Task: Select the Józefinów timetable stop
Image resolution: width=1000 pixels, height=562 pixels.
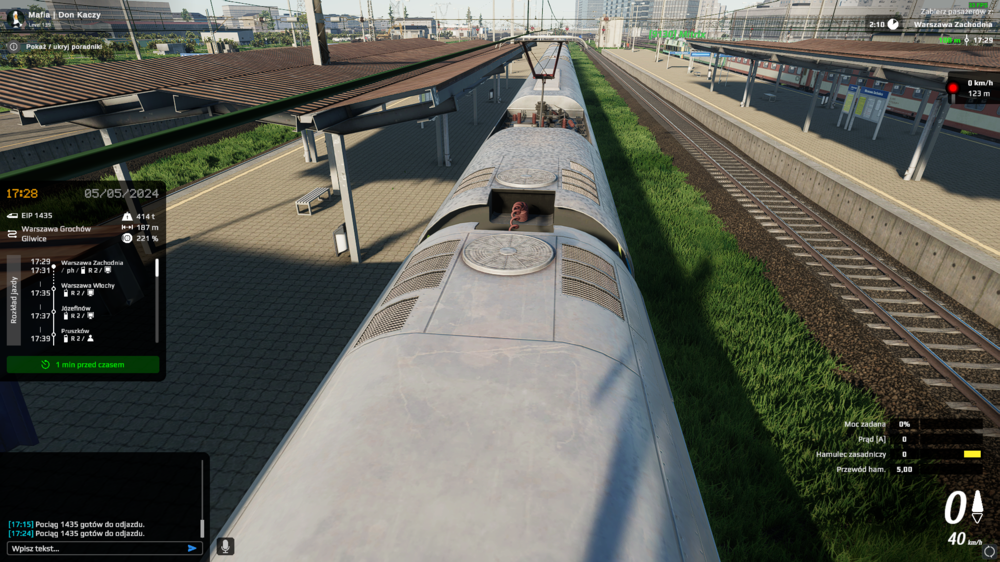Action: click(77, 308)
